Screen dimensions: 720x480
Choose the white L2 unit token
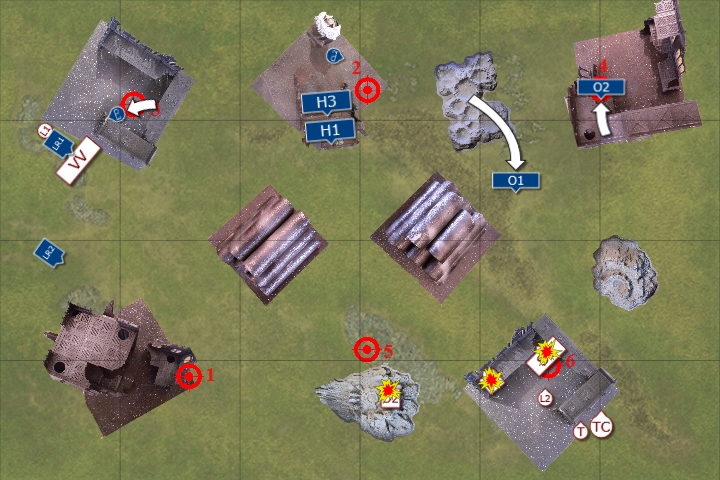point(546,398)
